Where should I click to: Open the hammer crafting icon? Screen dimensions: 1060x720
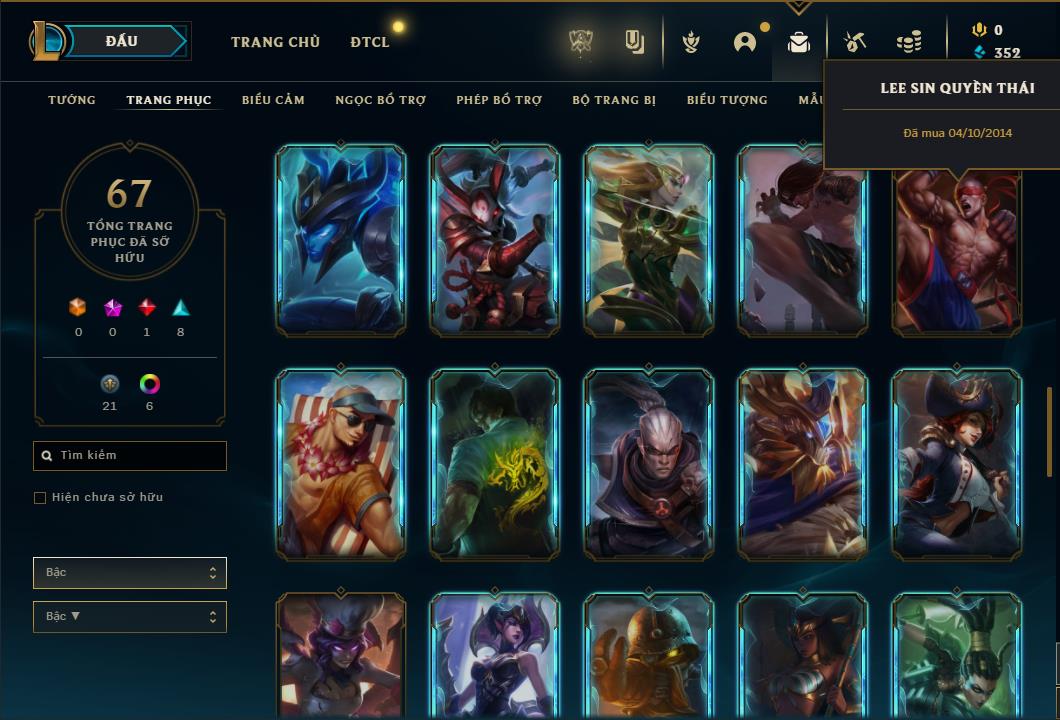click(x=854, y=42)
